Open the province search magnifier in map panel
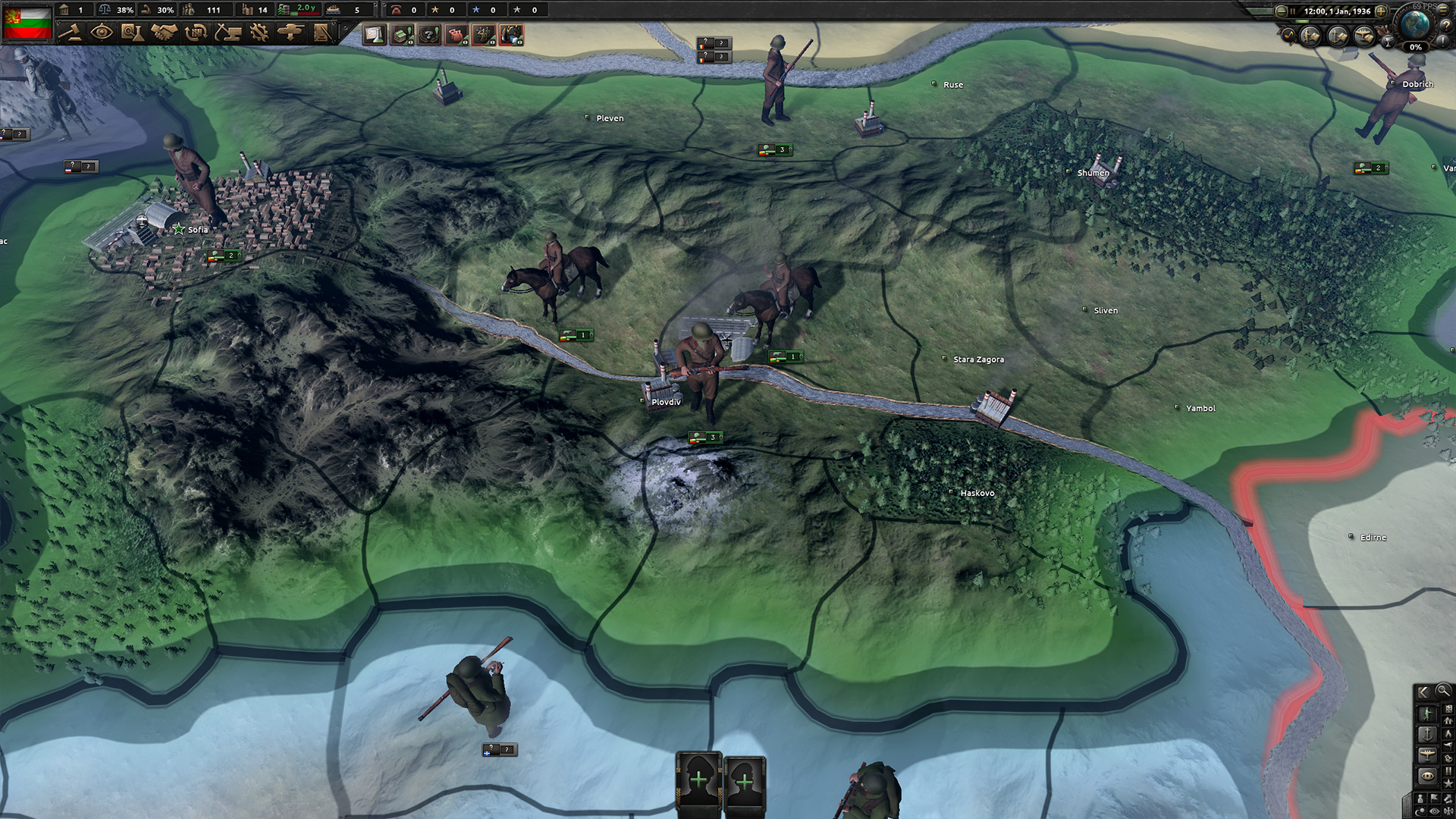Image resolution: width=1456 pixels, height=819 pixels. [1443, 691]
